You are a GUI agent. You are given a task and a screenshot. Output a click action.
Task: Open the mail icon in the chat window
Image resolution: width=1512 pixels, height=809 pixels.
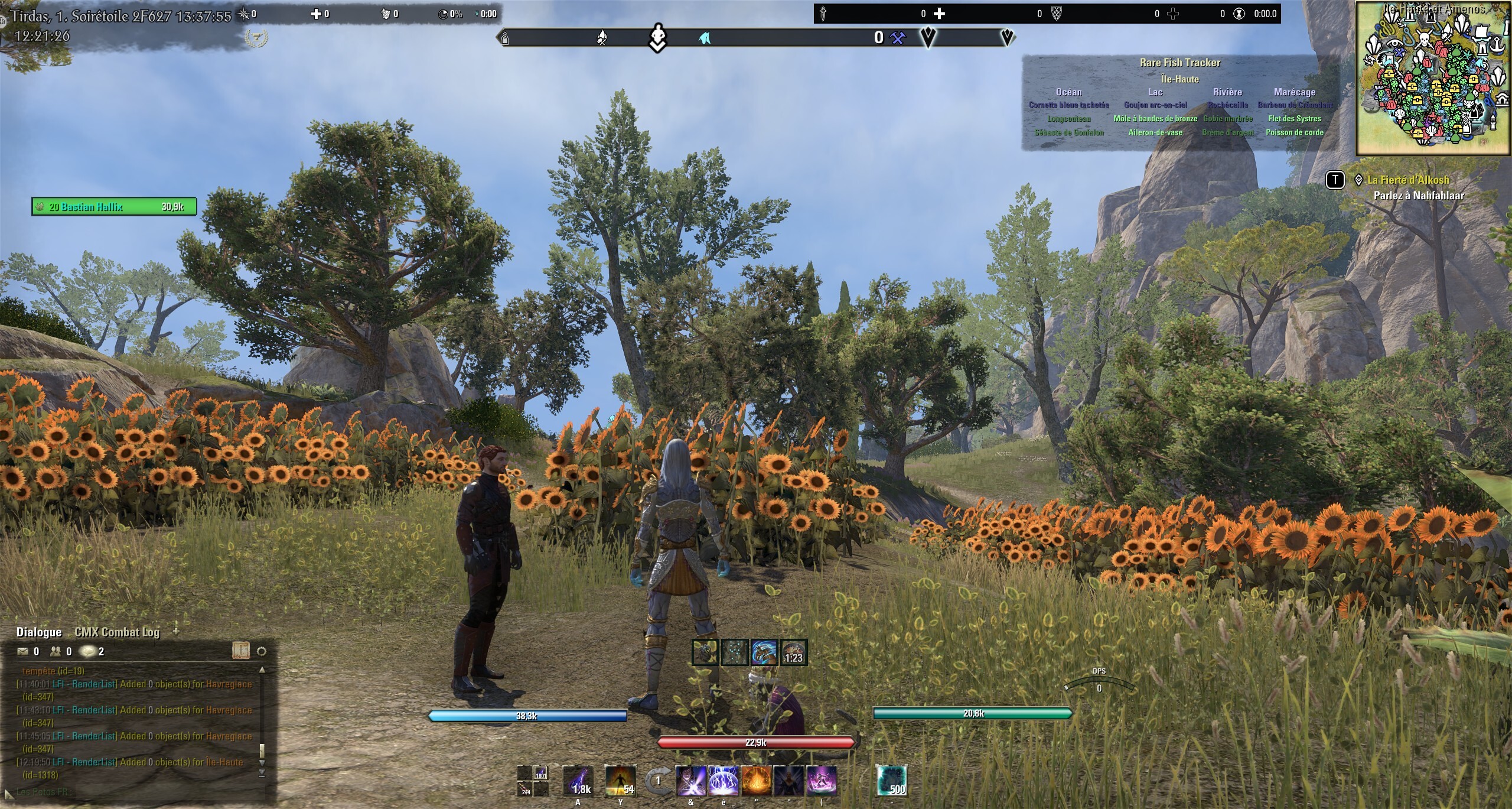point(22,652)
